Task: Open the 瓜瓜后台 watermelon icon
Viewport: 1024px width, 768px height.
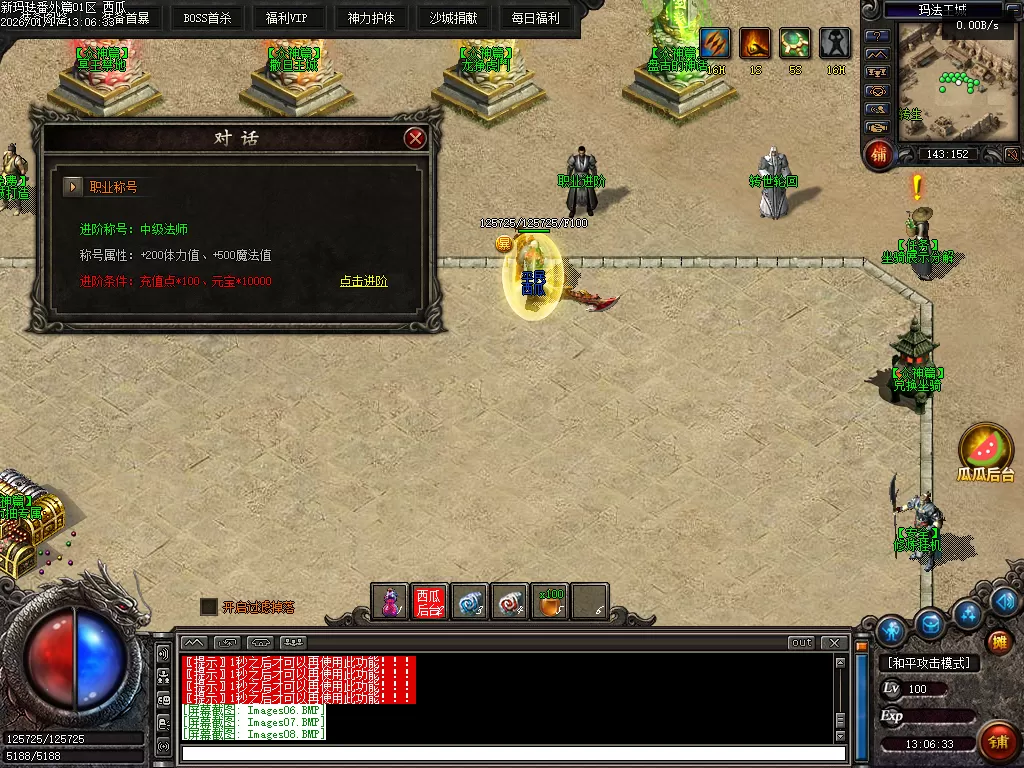Action: [x=986, y=448]
